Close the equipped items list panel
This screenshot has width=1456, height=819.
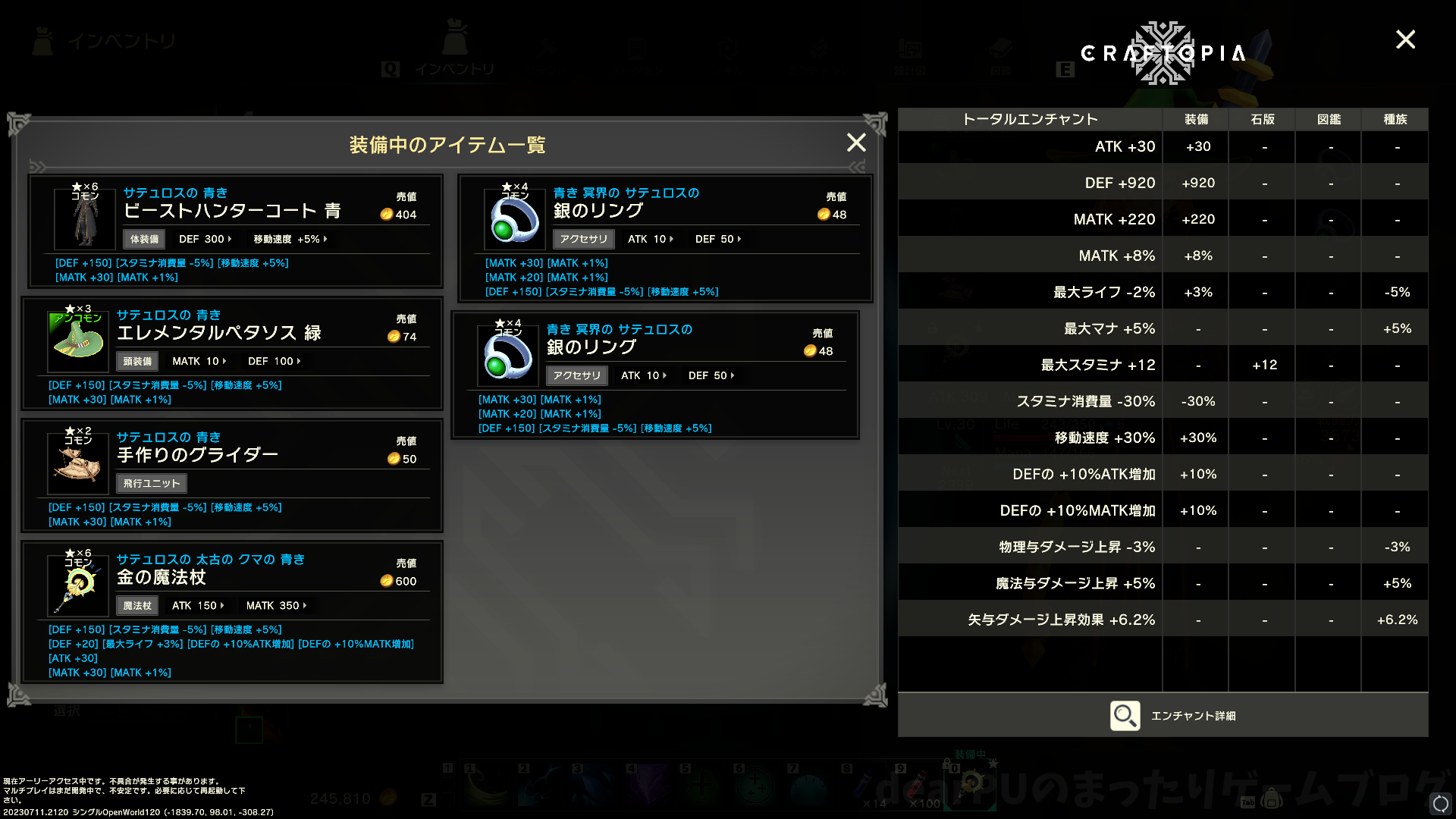[856, 143]
